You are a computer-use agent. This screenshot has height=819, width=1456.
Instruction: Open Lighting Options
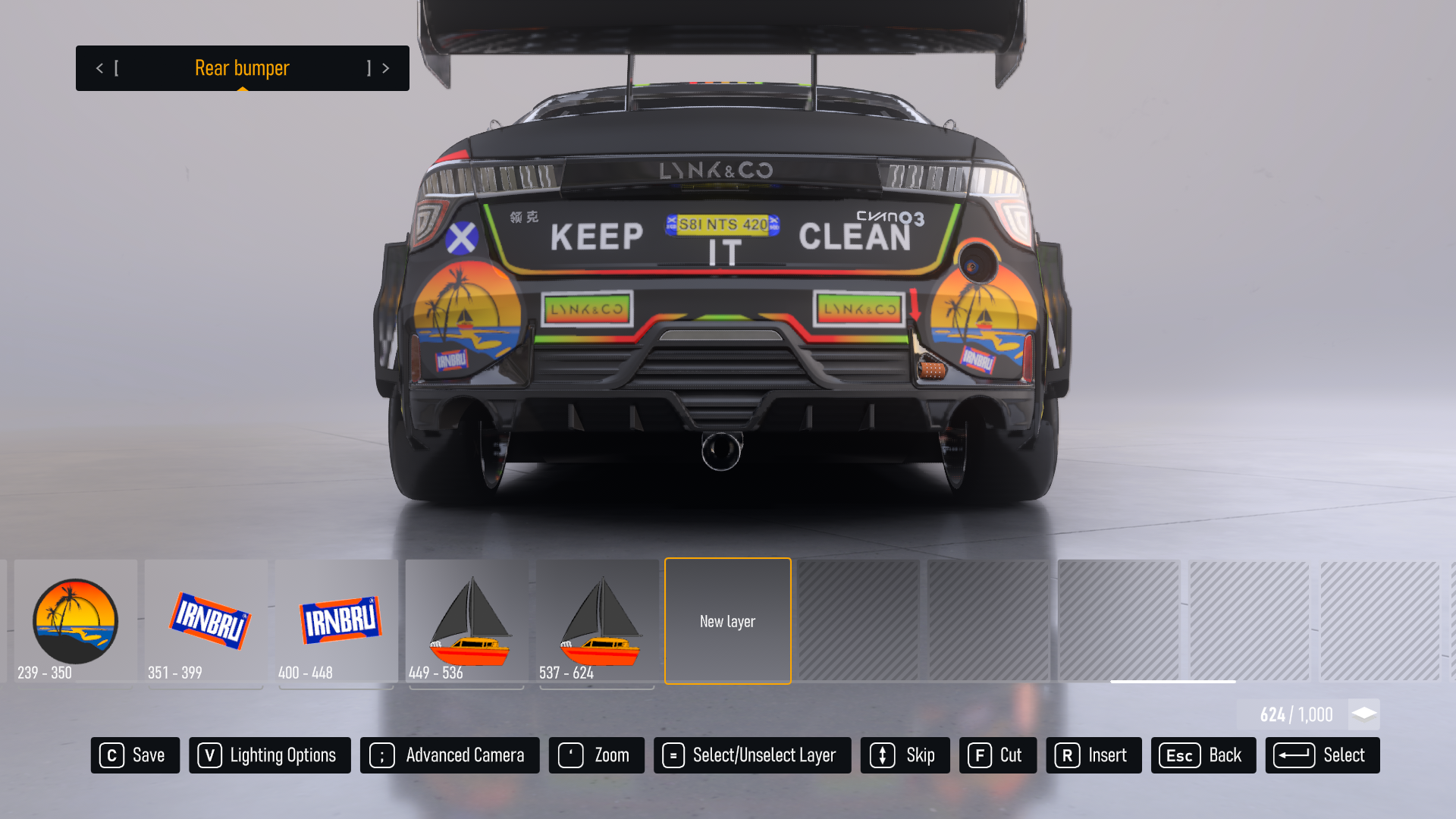point(269,755)
